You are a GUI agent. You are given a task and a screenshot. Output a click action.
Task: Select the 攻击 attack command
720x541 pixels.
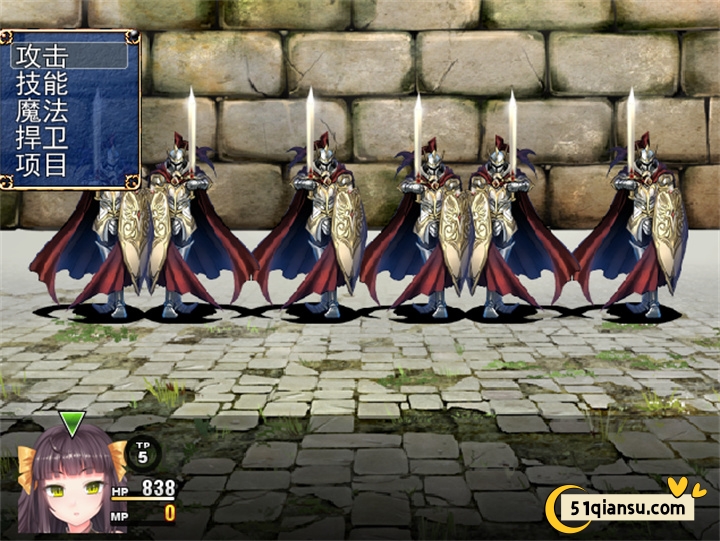coord(68,56)
